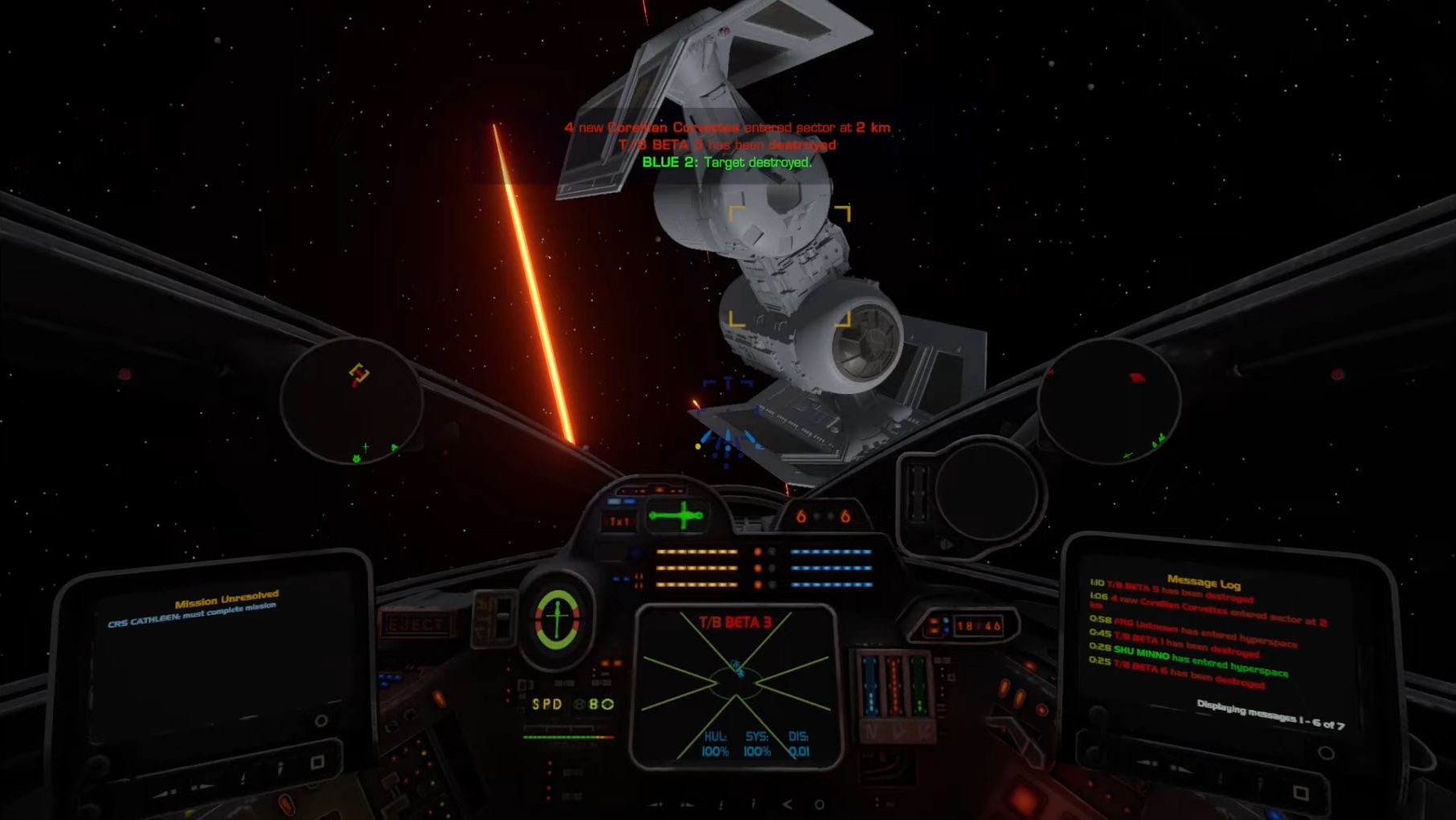Screen dimensions: 1456x820
Task: Select the red enemy blip on right sensor scope
Action: [1135, 378]
